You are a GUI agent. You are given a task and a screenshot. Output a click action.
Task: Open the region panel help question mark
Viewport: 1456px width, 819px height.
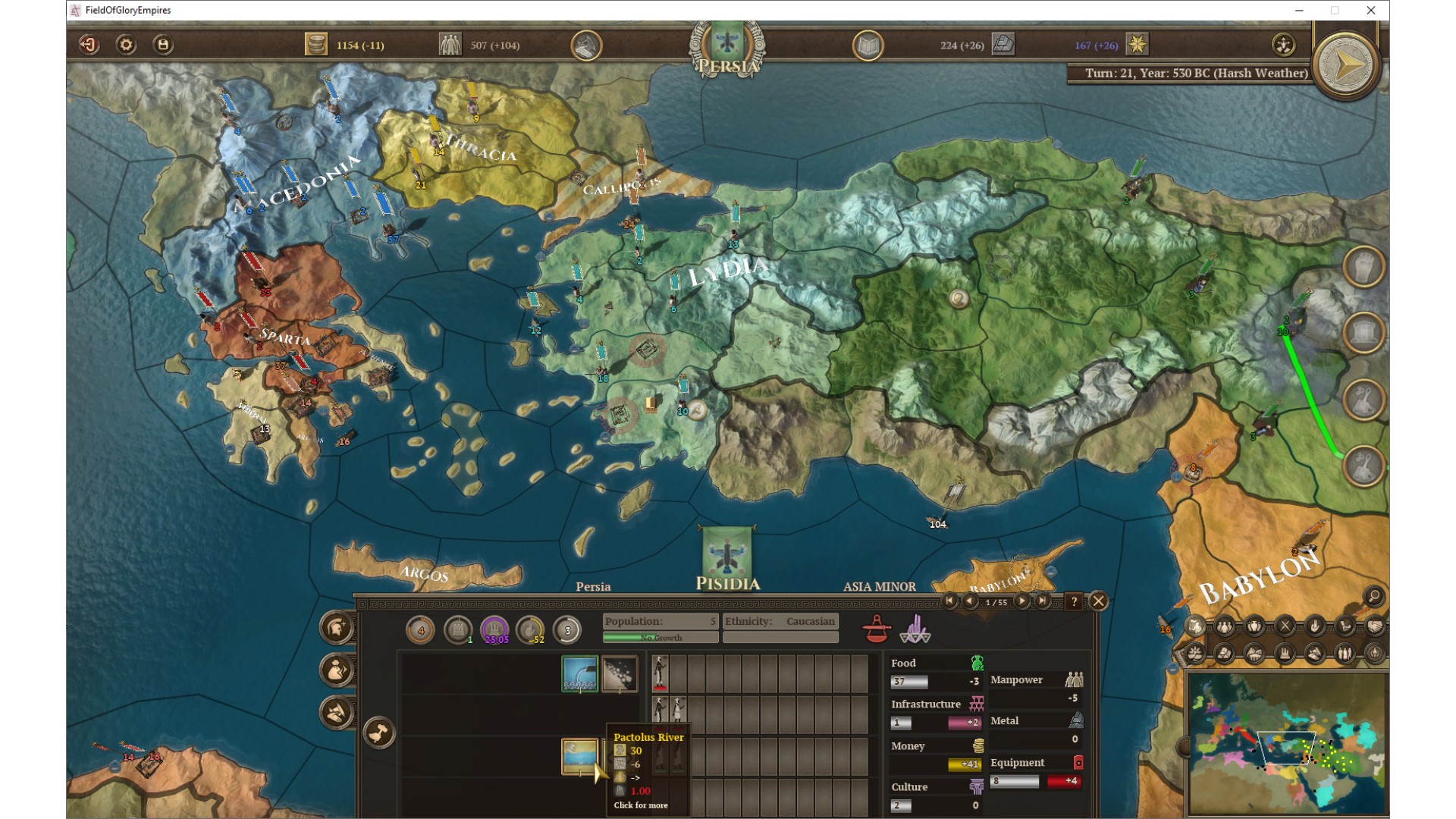[x=1074, y=601]
